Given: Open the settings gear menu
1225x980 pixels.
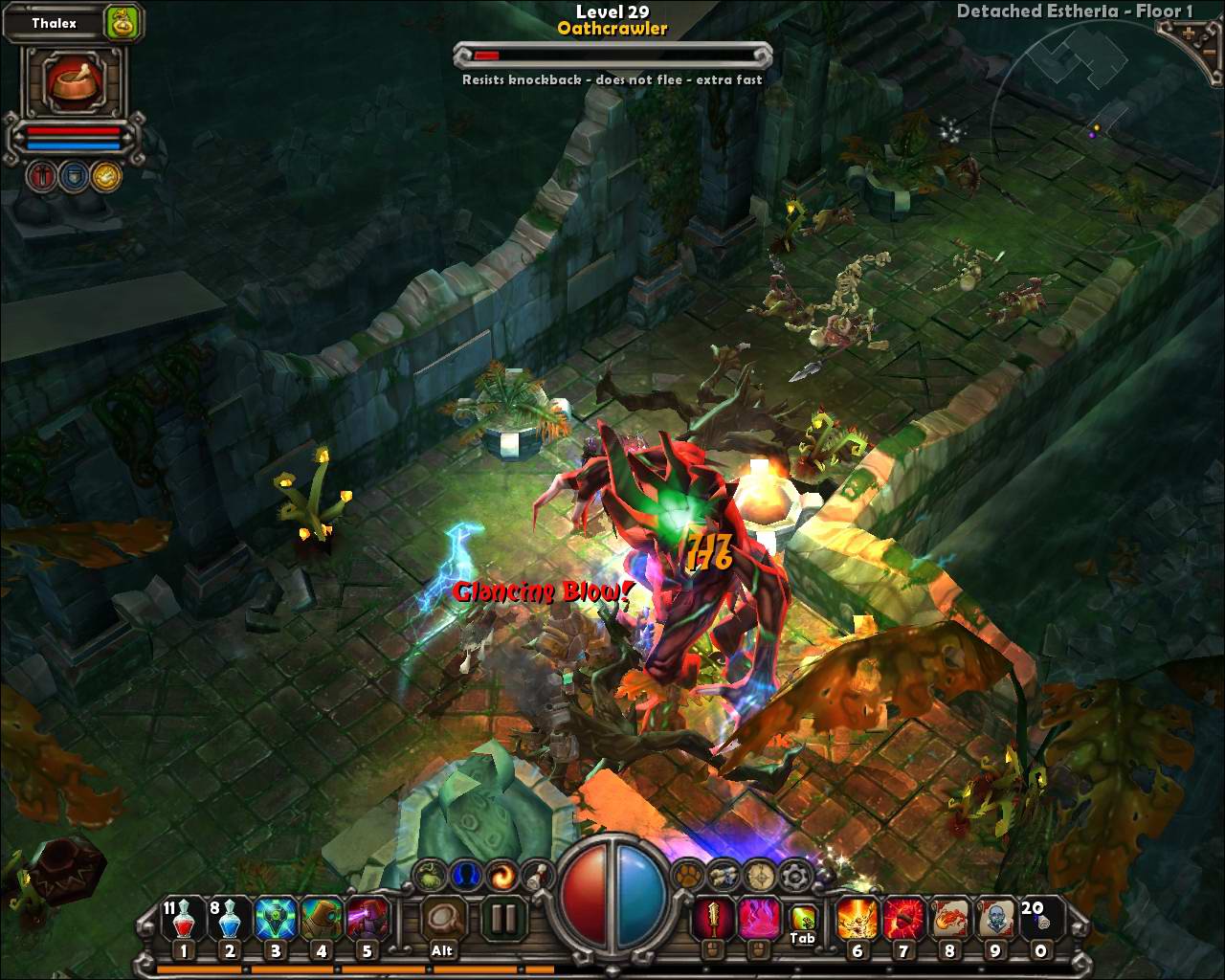Looking at the screenshot, I should [794, 875].
